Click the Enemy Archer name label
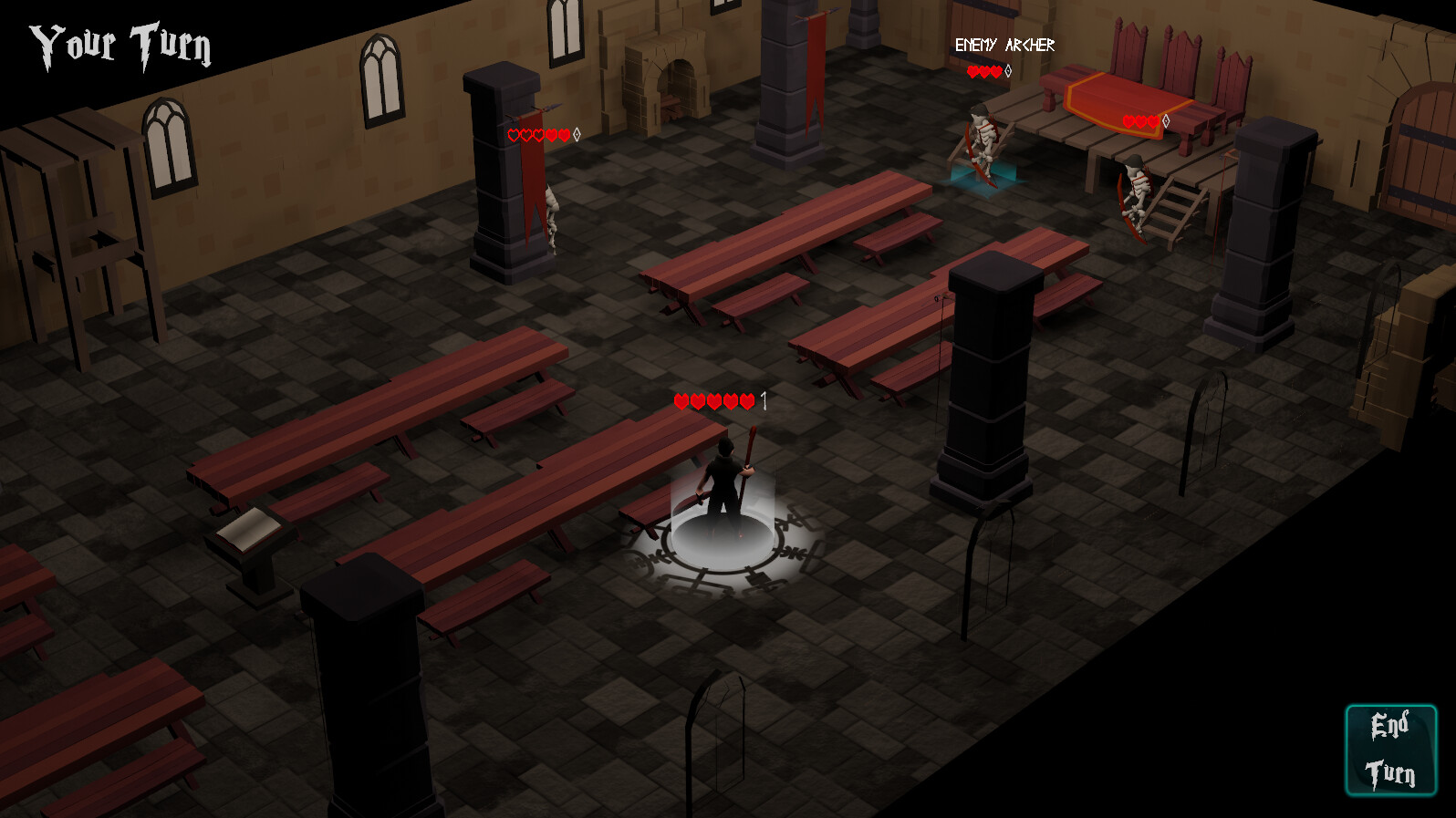Screen dimensions: 1456x818 point(1004,43)
